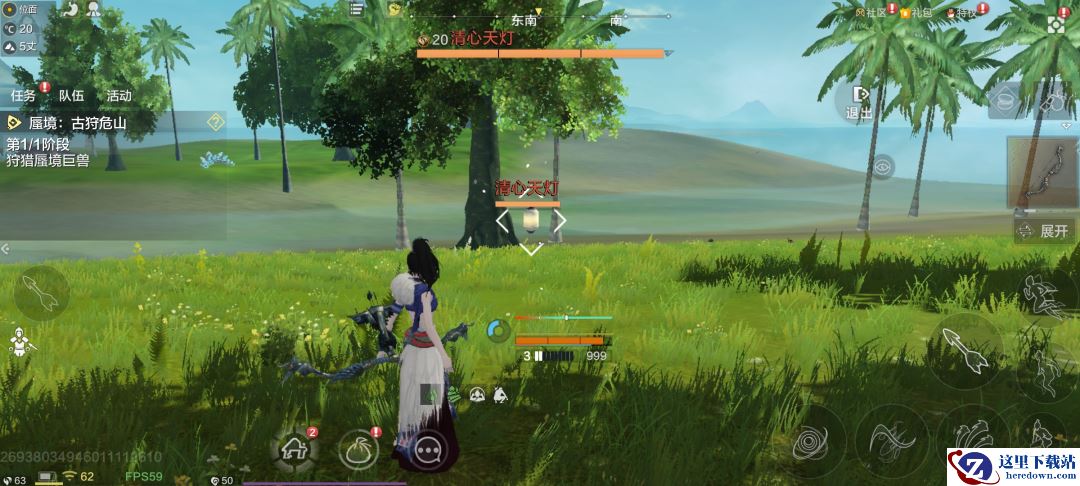The width and height of the screenshot is (1080, 486).
Task: Expand the panel with the 展开 button
Action: (1044, 230)
